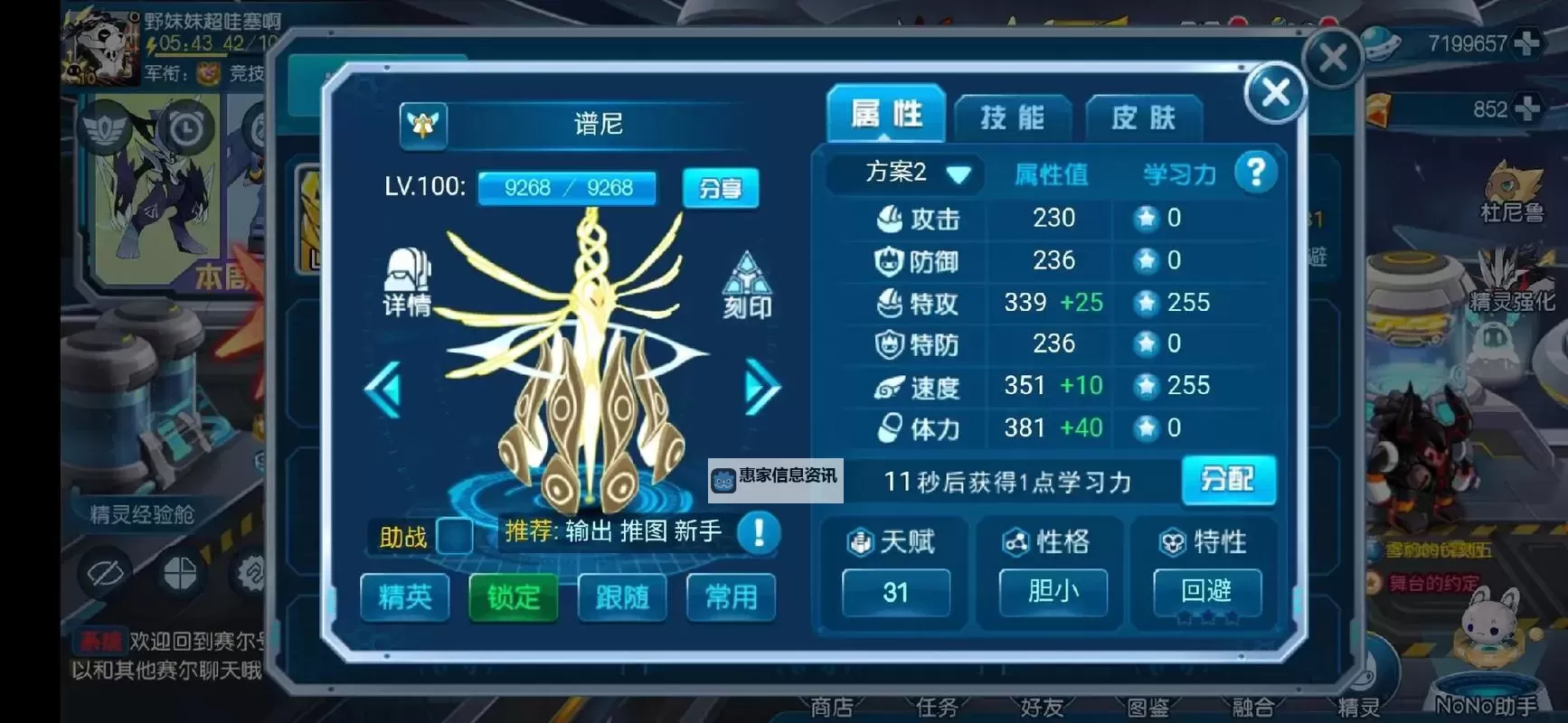Screen dimensions: 1568x723
Task: Click the 详情 details icon
Action: [x=407, y=280]
